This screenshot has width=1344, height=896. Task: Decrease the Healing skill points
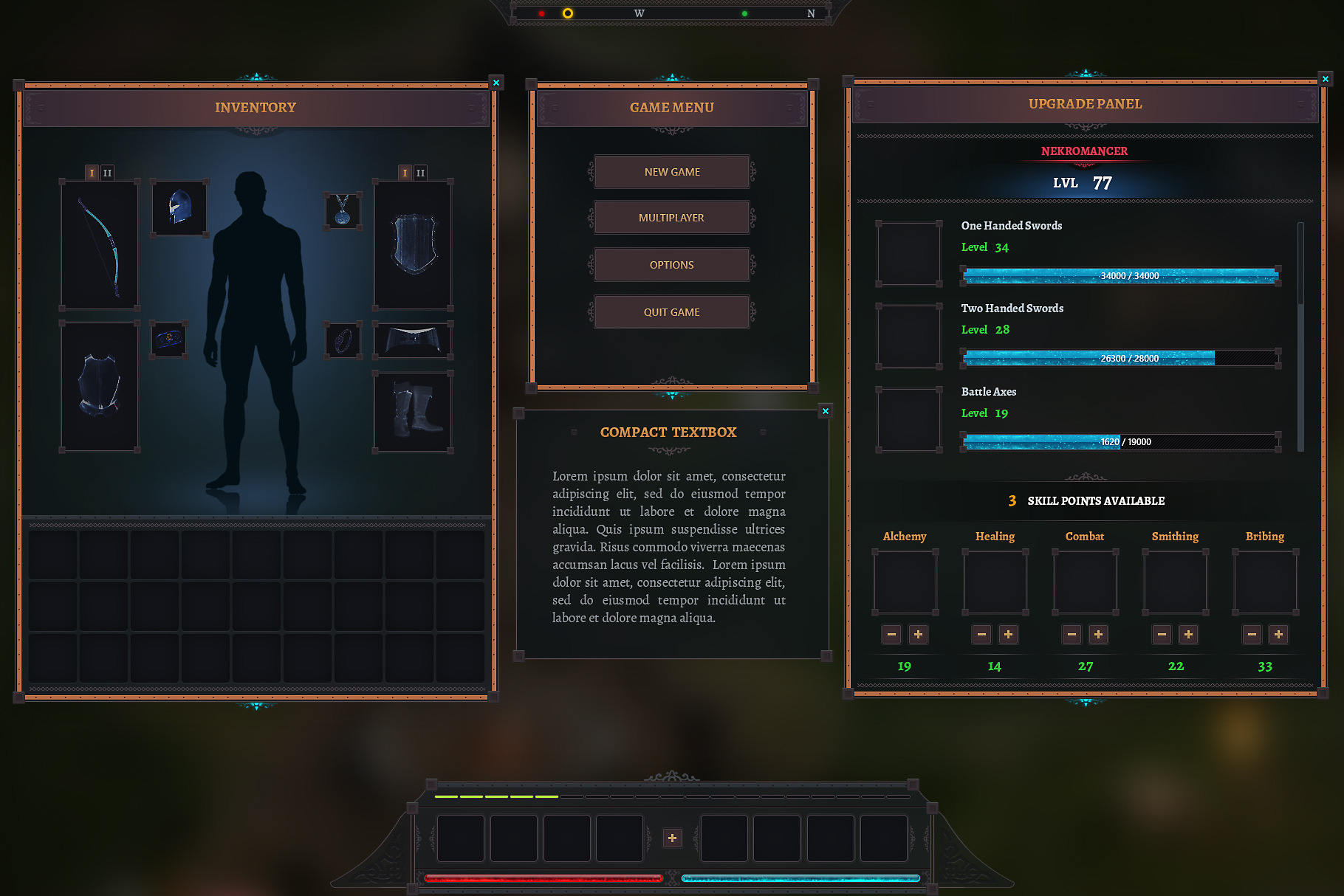click(x=981, y=634)
